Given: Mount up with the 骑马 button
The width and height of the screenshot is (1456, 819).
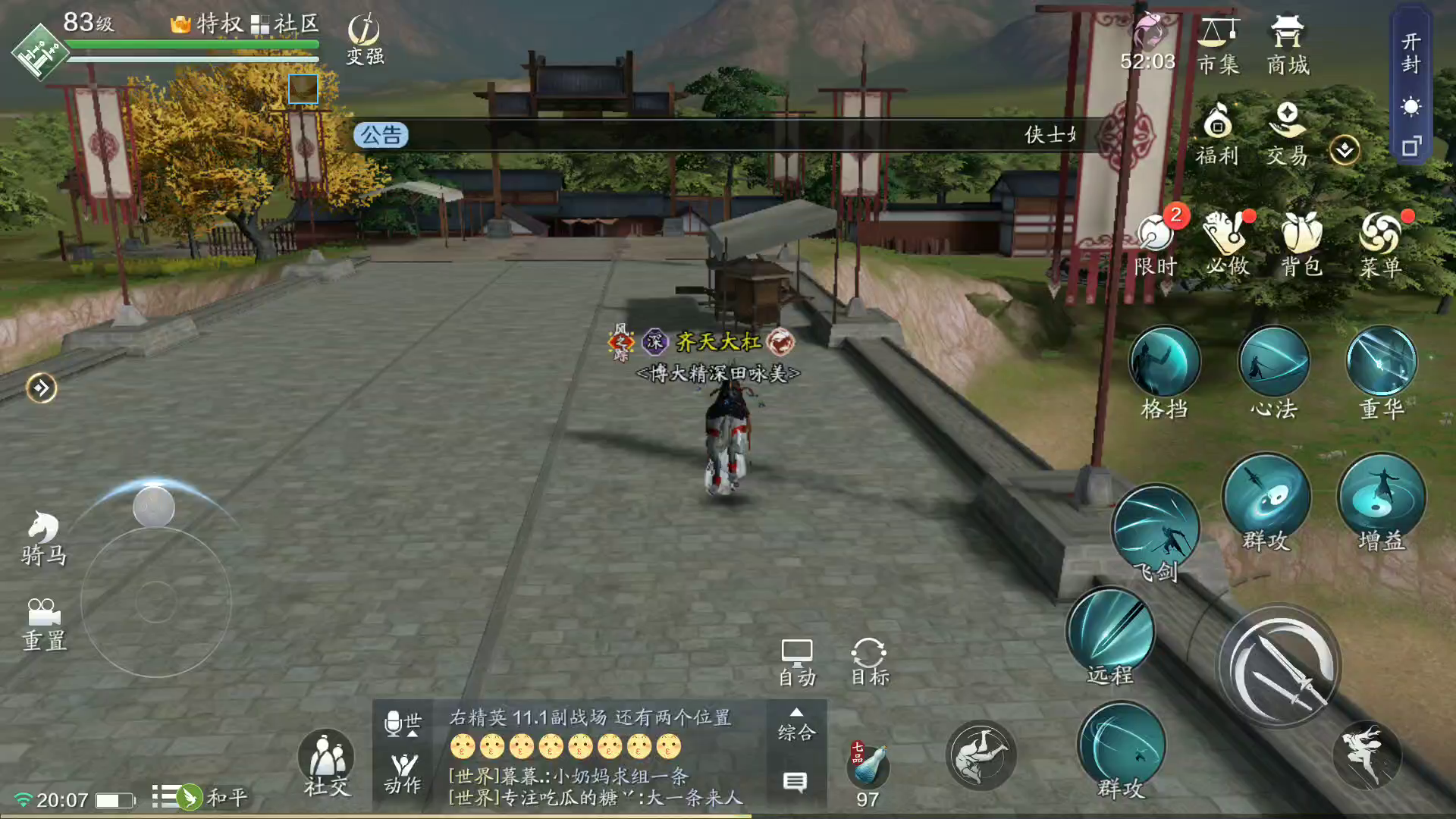Looking at the screenshot, I should (x=43, y=538).
